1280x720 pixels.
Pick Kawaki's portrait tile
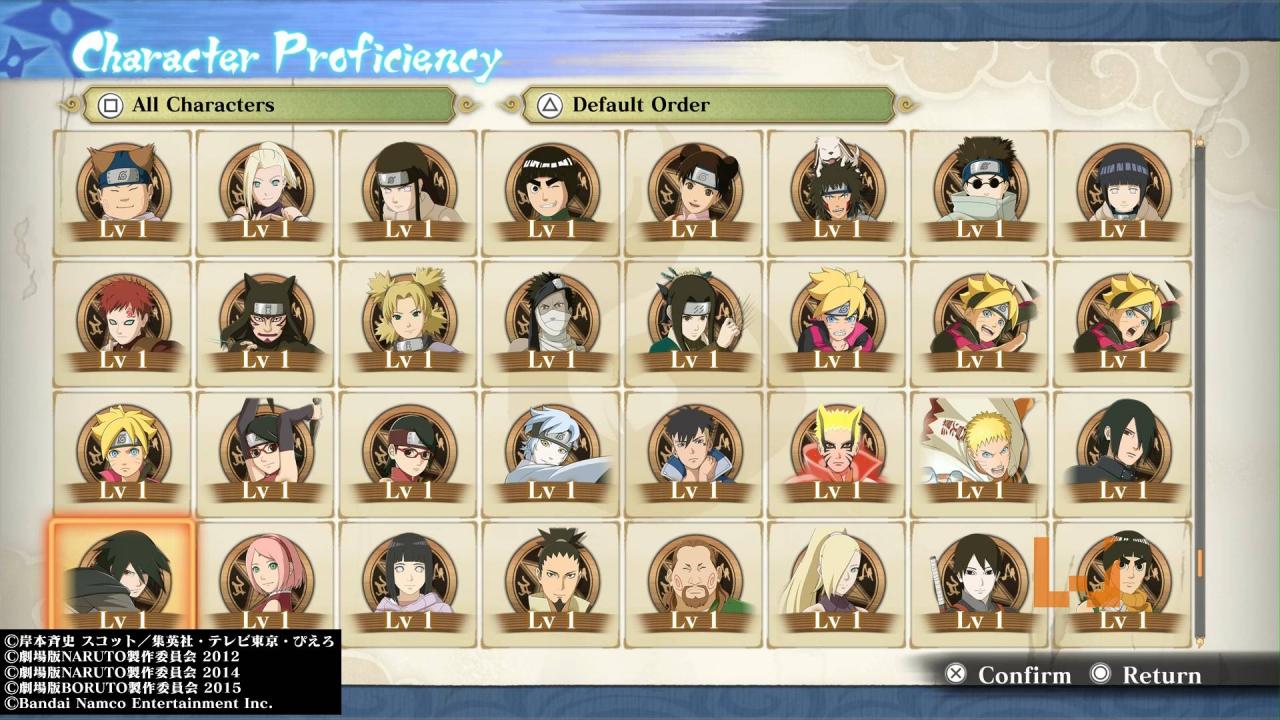point(694,450)
